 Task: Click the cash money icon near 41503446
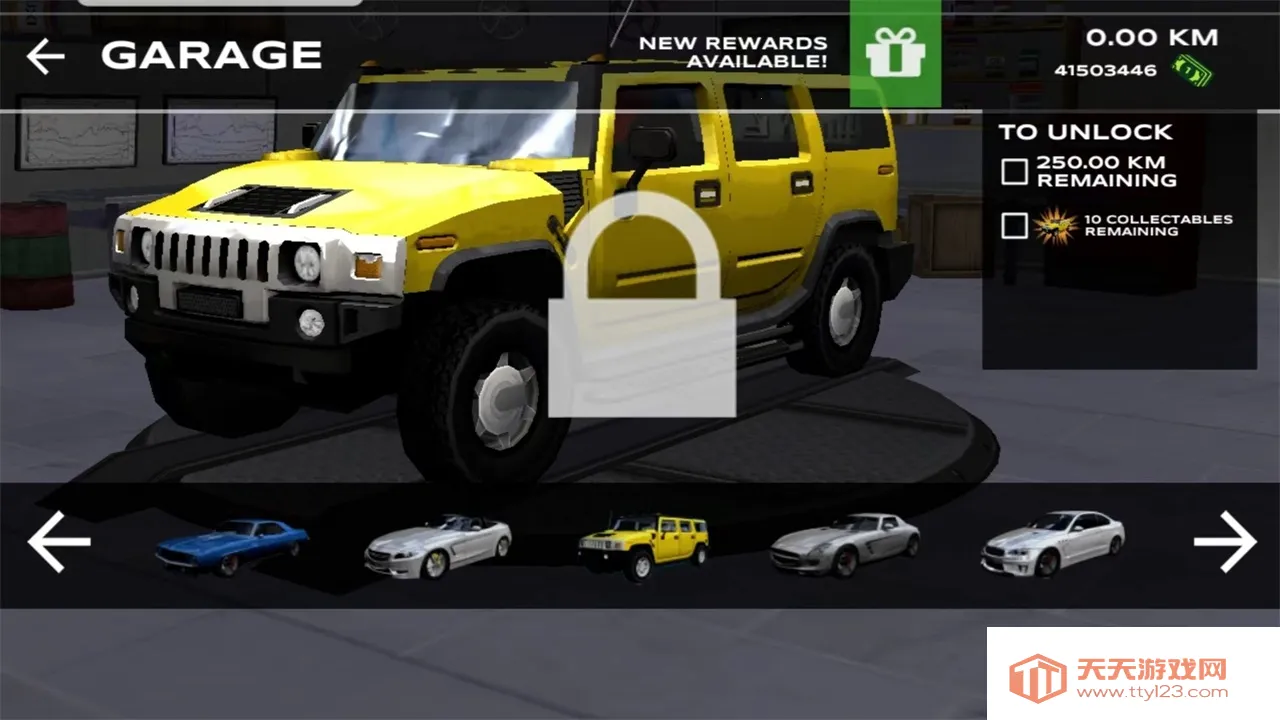tap(1194, 69)
